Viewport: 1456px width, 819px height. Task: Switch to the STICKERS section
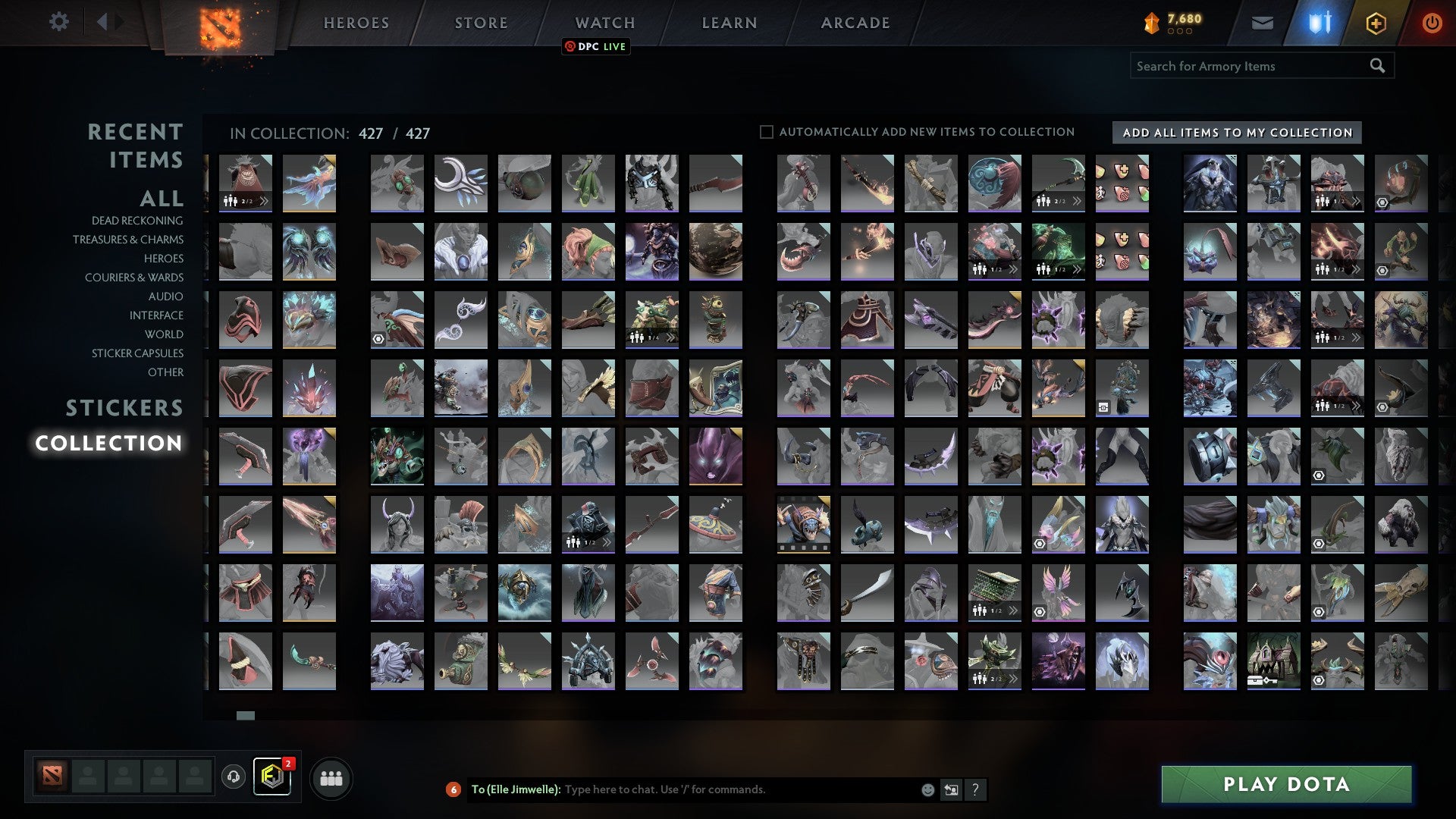click(x=124, y=408)
